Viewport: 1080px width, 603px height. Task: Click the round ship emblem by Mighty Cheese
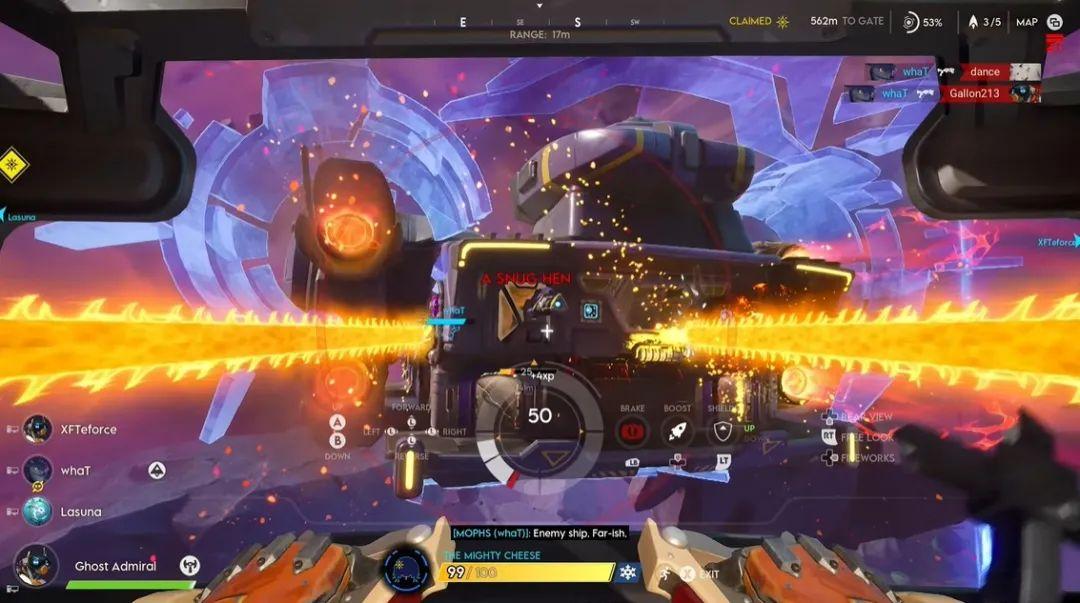(x=407, y=567)
